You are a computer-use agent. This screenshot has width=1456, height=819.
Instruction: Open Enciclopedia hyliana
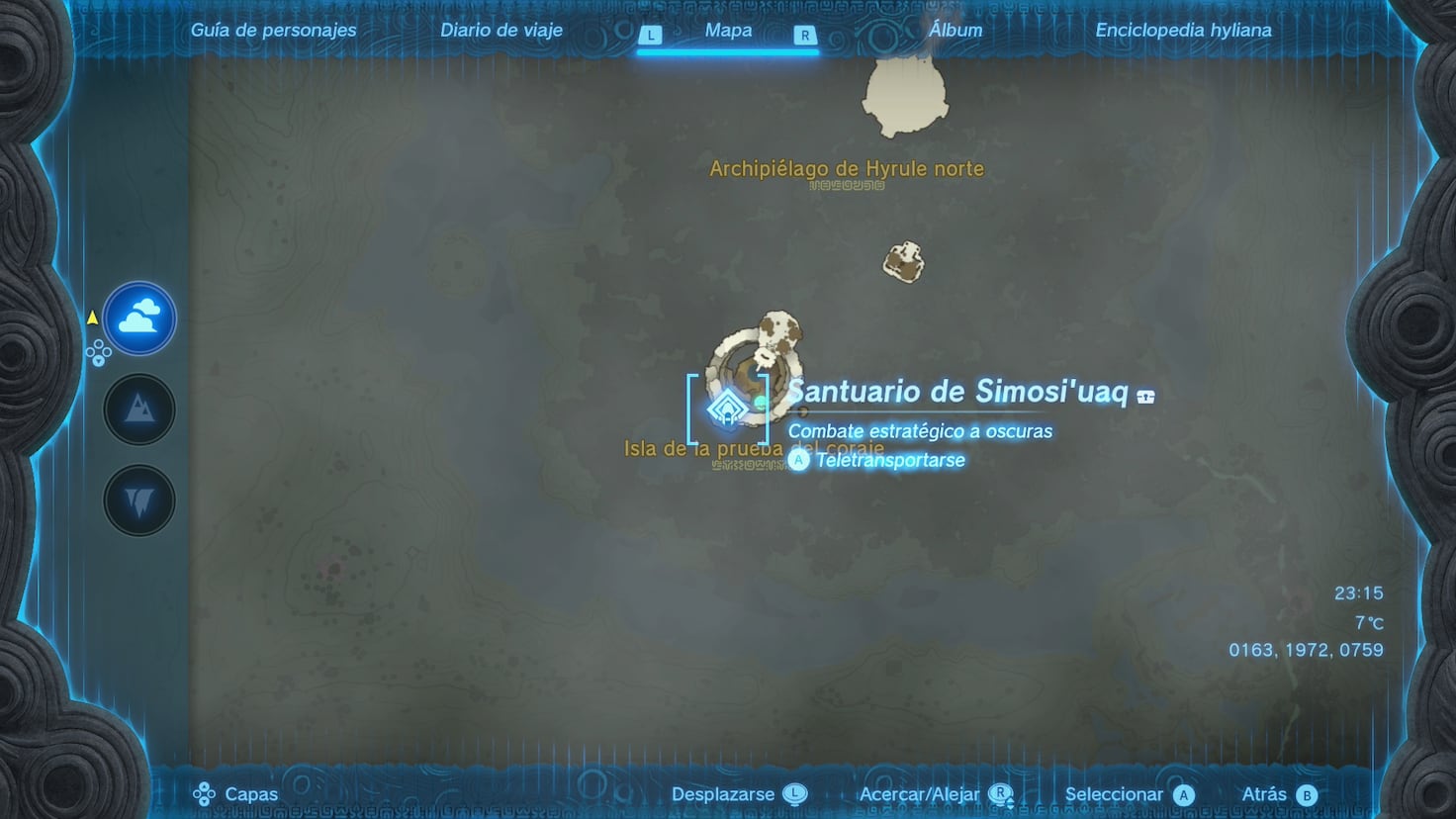[1183, 30]
